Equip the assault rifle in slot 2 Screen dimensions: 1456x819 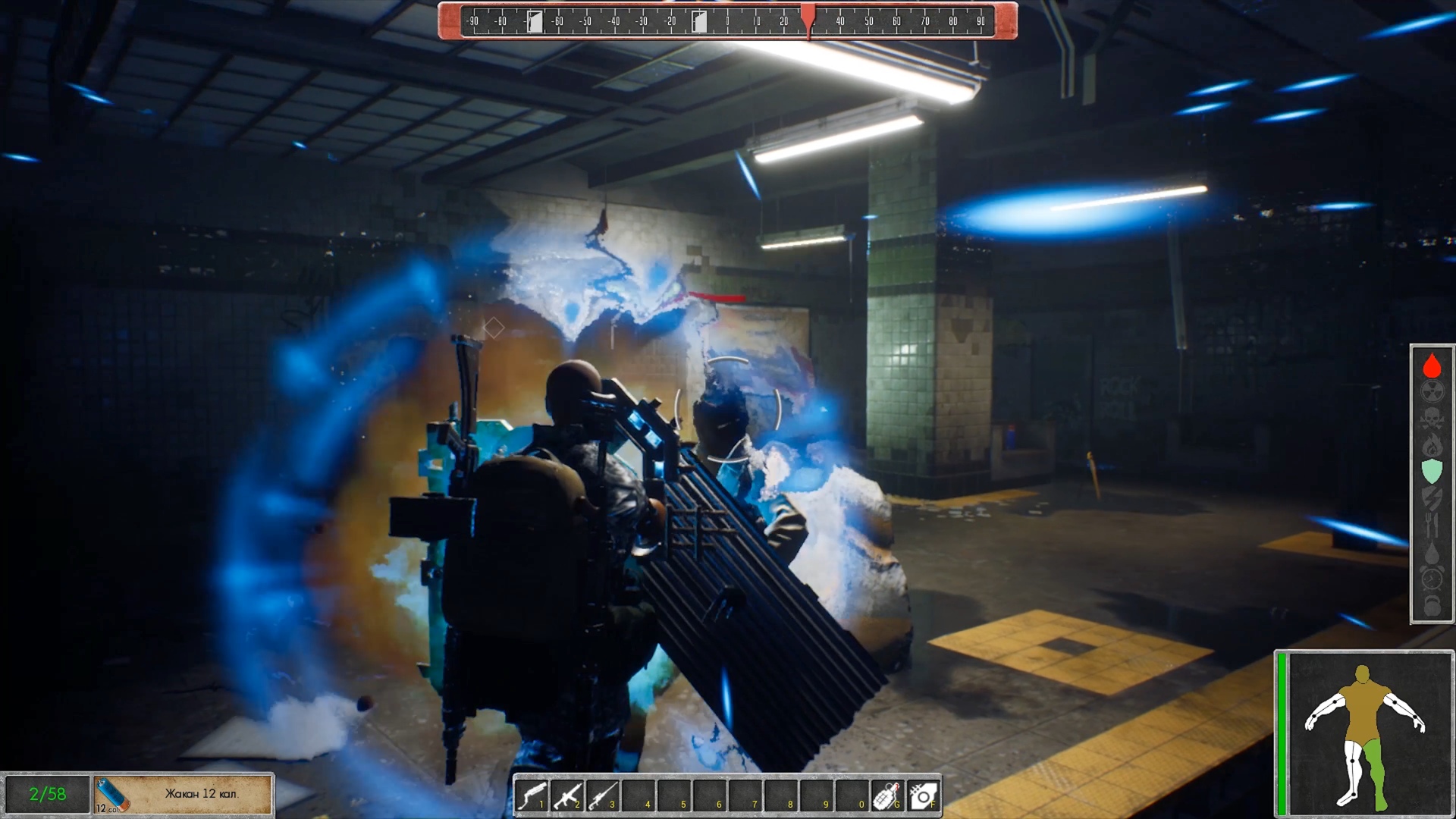[567, 796]
